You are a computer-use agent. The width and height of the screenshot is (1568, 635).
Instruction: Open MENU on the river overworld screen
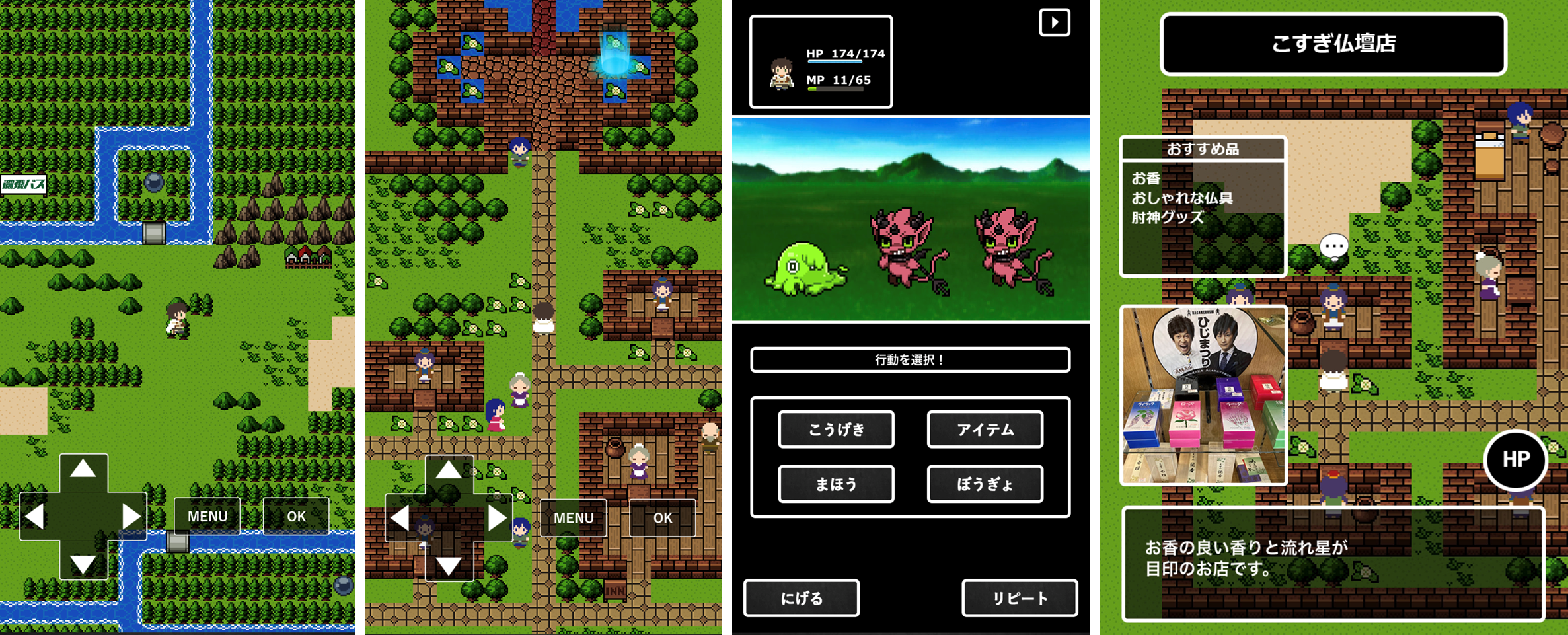coord(207,516)
